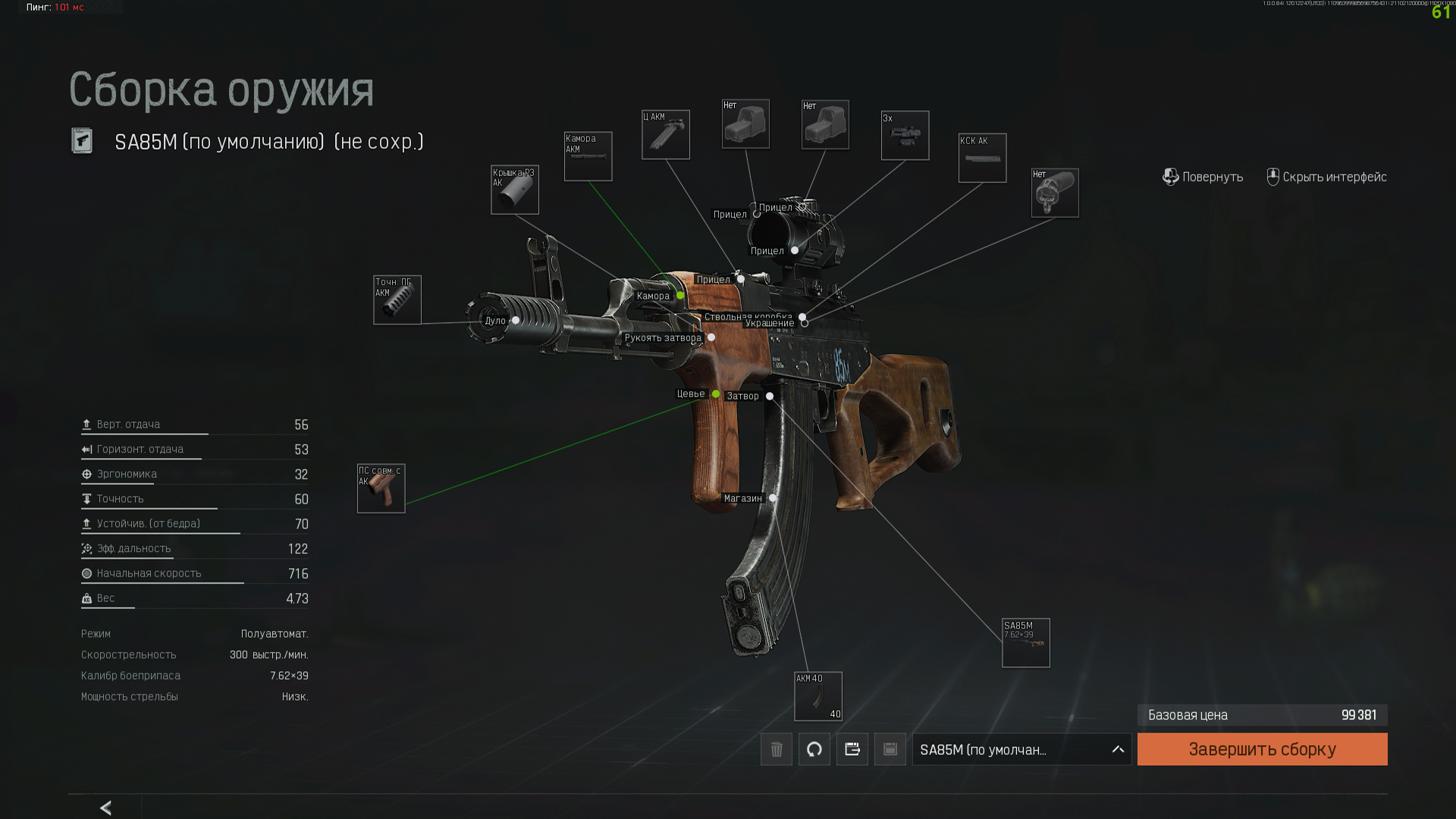1456x819 pixels.
Task: Open the import build icon button
Action: pyautogui.click(x=852, y=749)
